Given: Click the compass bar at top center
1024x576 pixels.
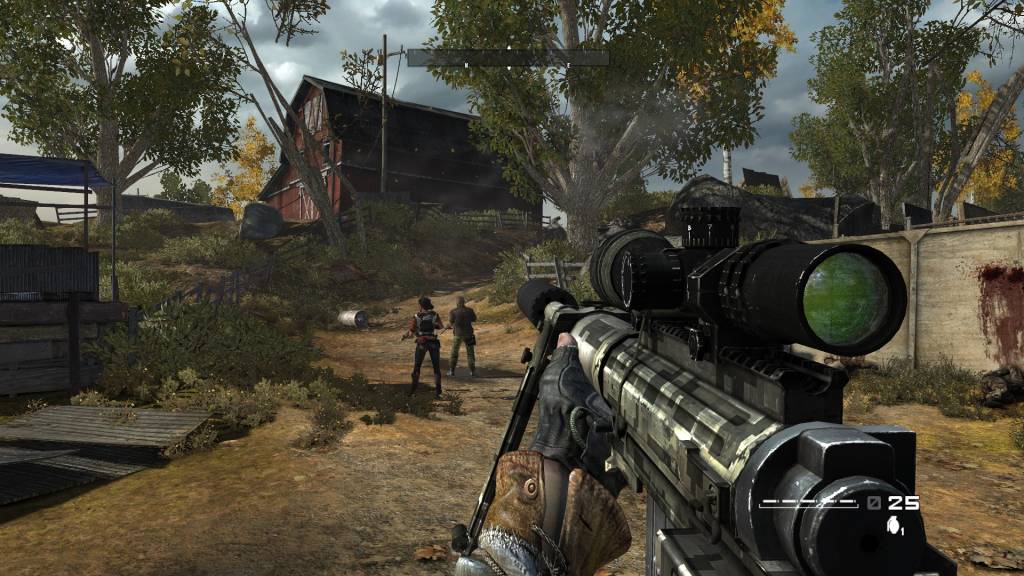Looking at the screenshot, I should click(508, 58).
